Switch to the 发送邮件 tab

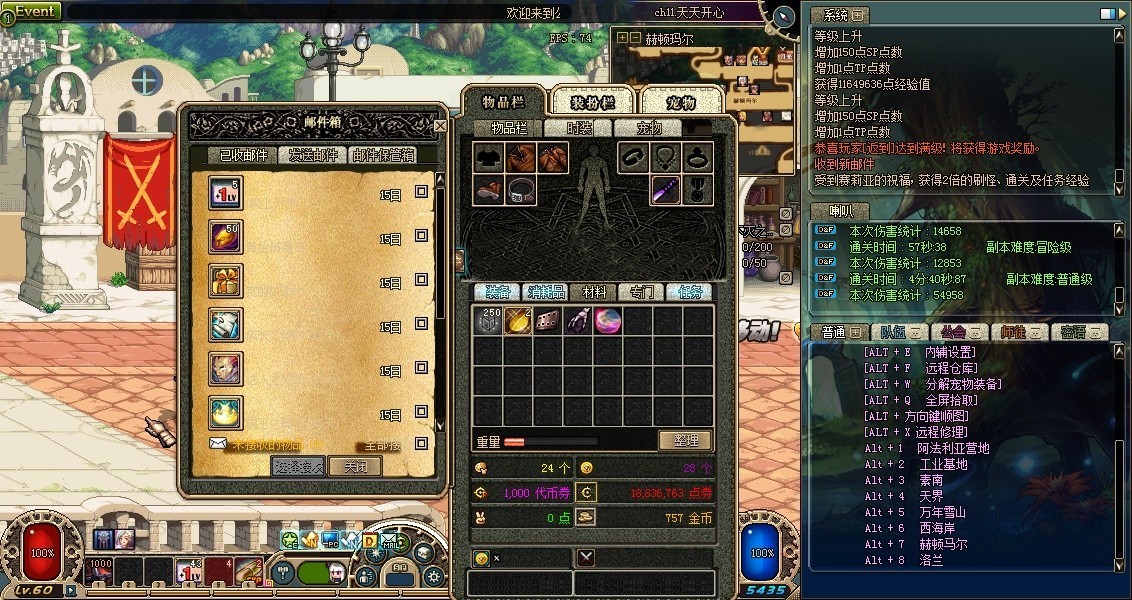(x=313, y=155)
